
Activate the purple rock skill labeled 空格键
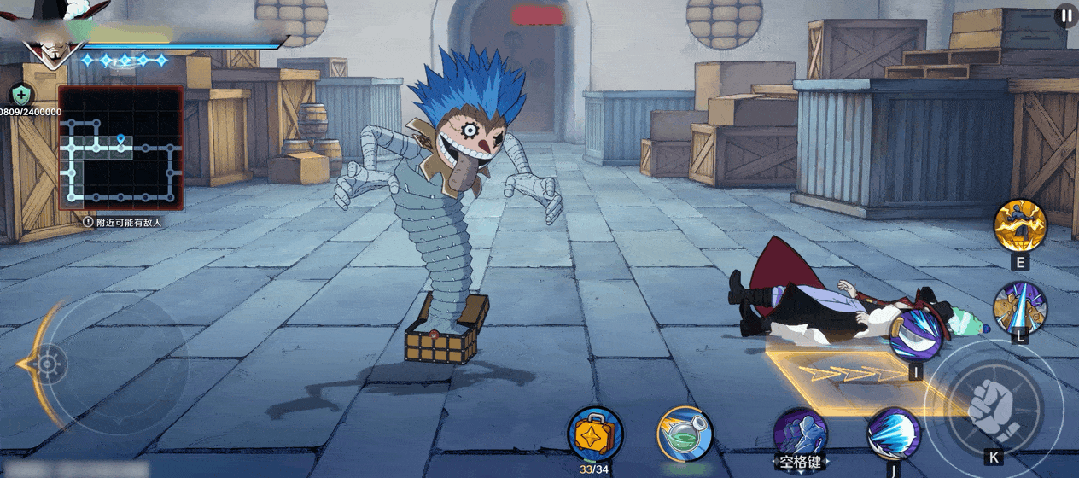coord(800,432)
